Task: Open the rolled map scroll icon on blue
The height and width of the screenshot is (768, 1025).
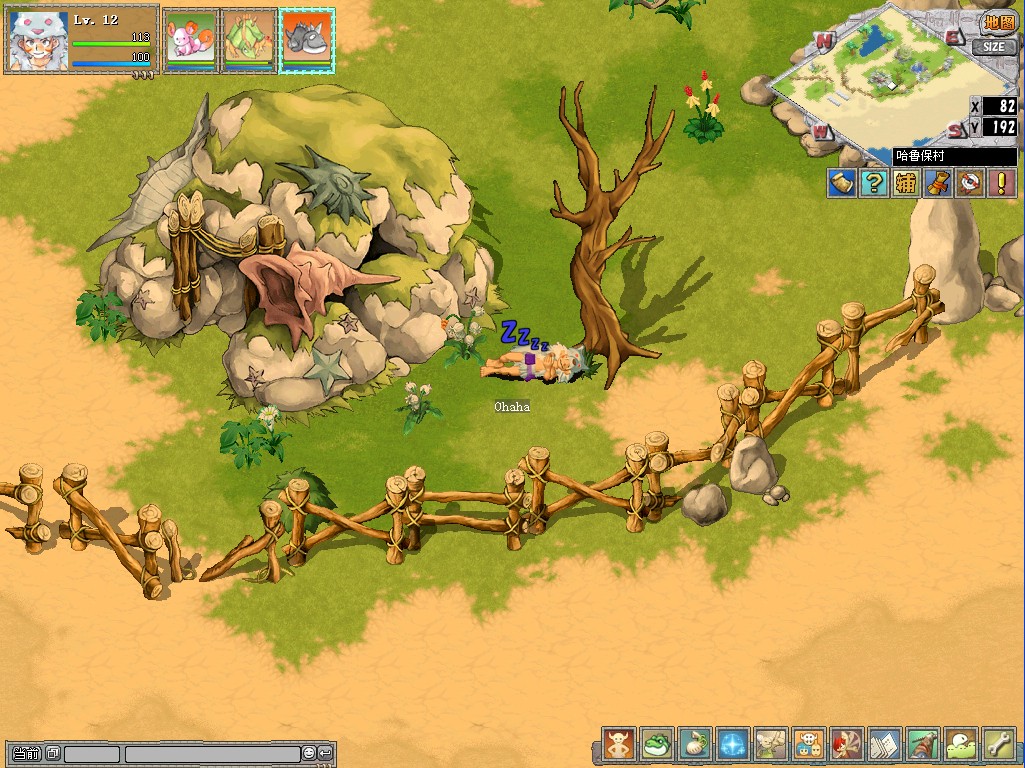Action: 842,183
